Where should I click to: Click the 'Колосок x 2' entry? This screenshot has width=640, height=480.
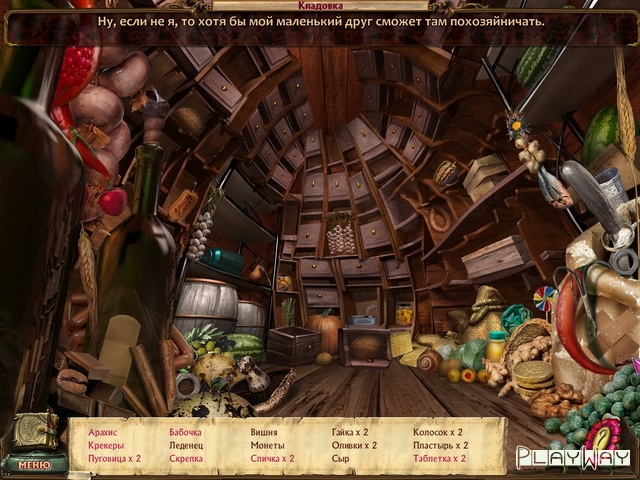(438, 432)
